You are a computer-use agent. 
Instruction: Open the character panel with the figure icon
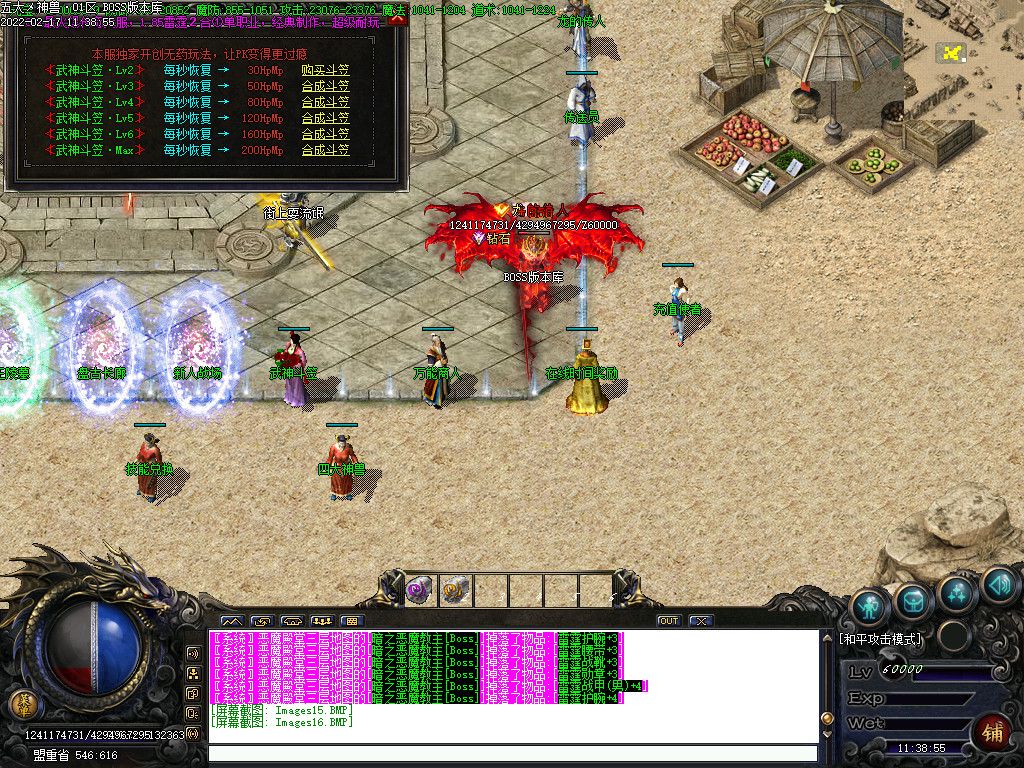point(871,605)
